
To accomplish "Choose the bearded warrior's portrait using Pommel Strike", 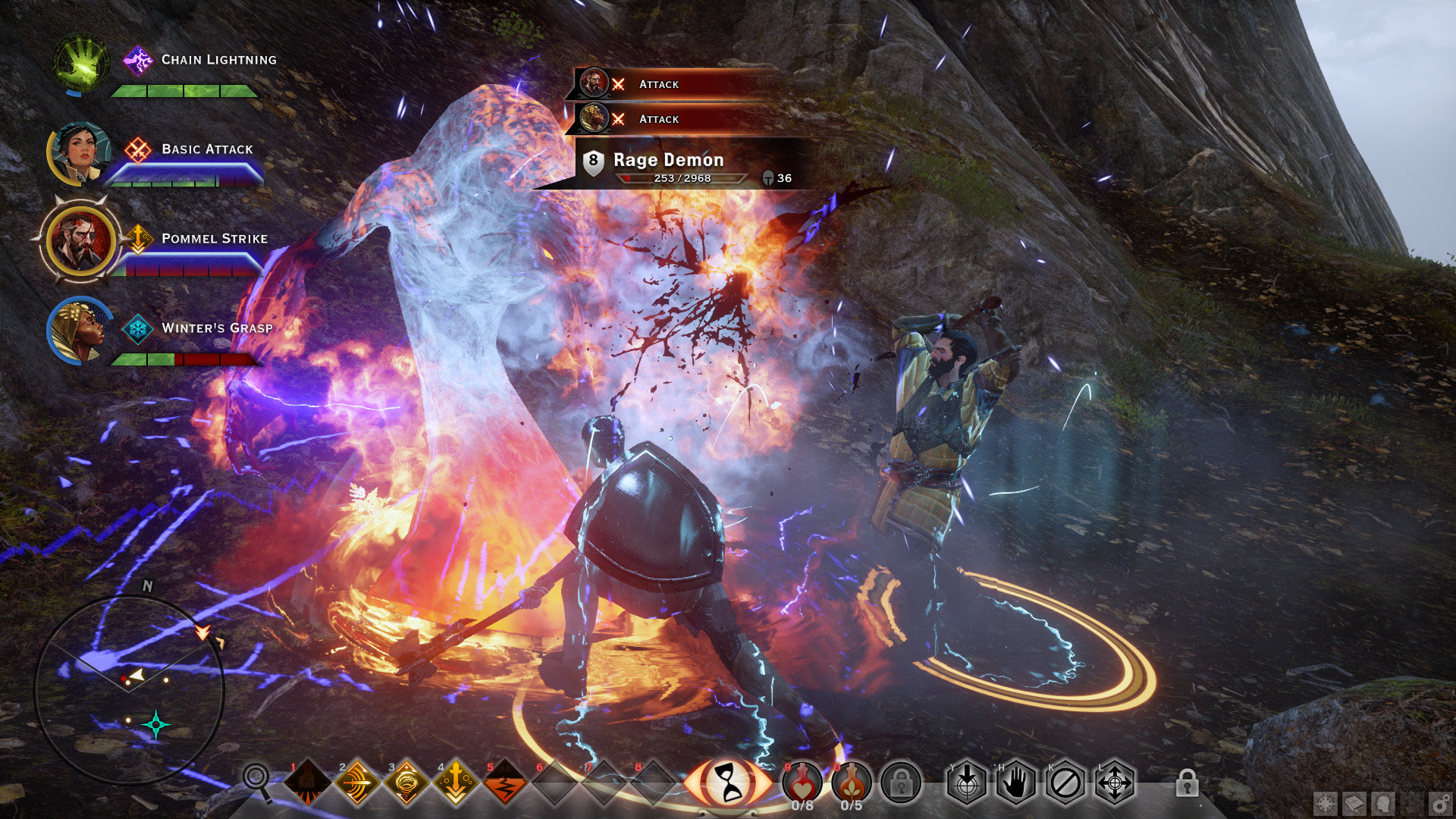I will [80, 240].
